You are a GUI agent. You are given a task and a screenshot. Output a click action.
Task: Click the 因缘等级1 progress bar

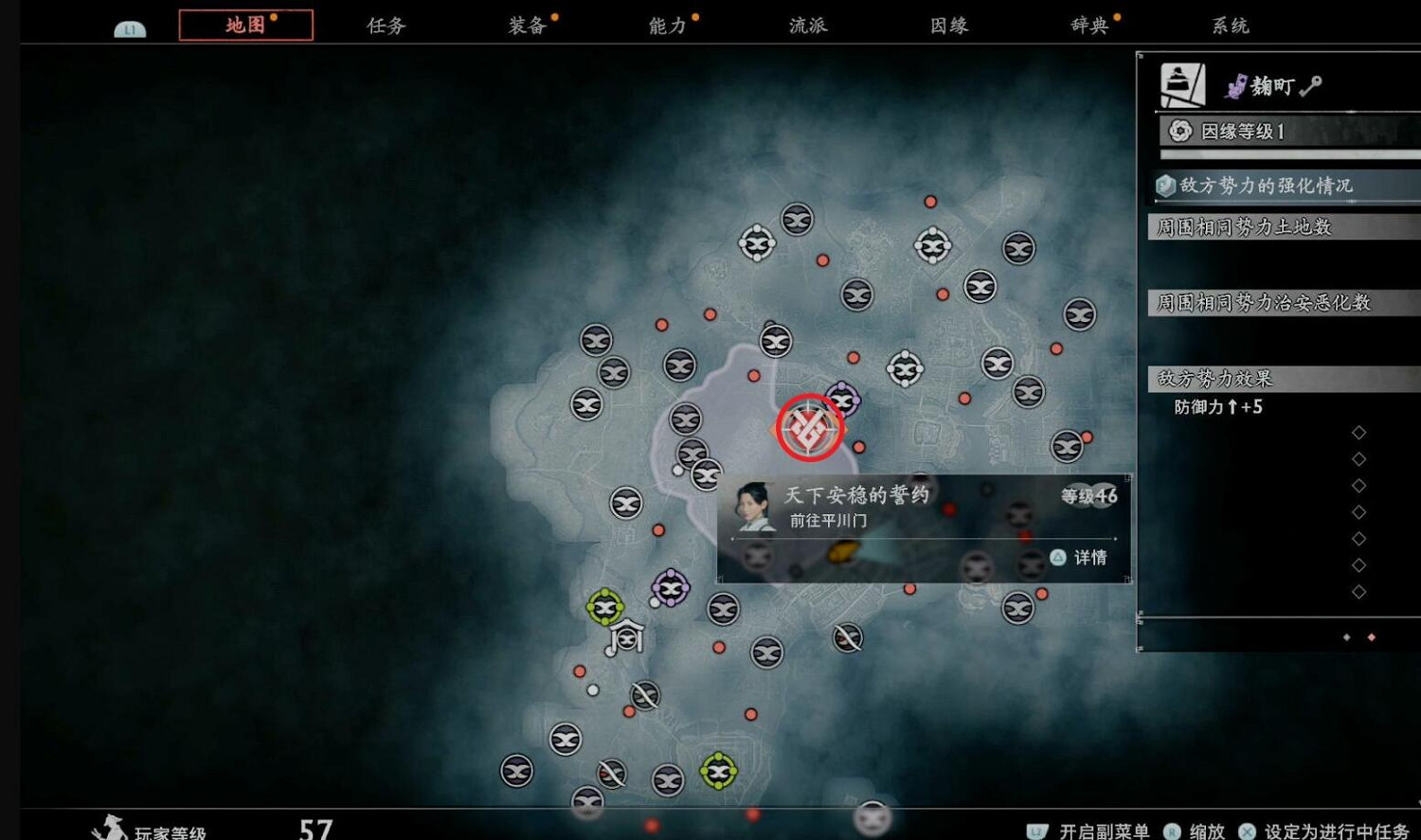coord(1285,154)
